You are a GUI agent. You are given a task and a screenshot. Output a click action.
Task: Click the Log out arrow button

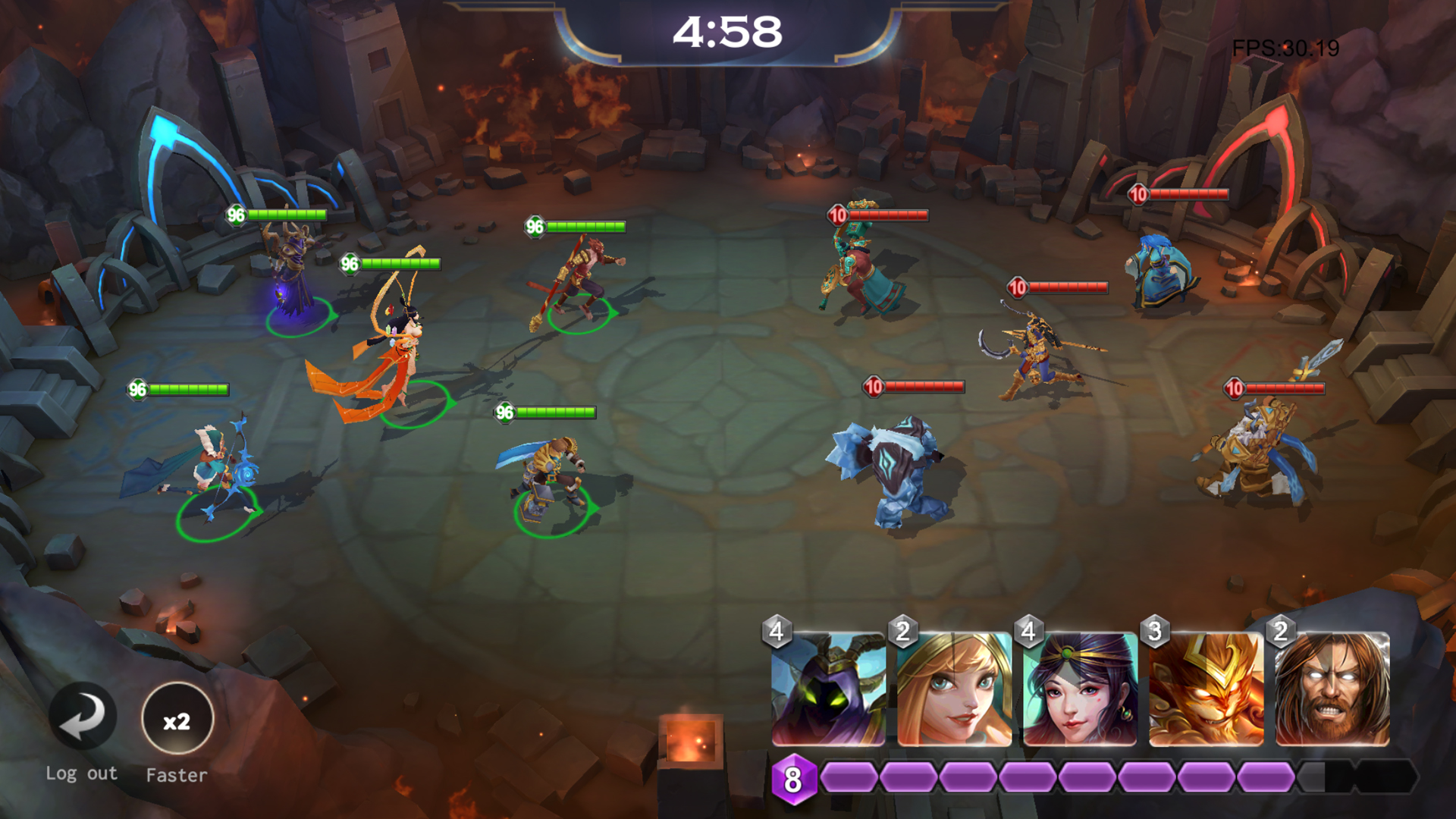83,717
